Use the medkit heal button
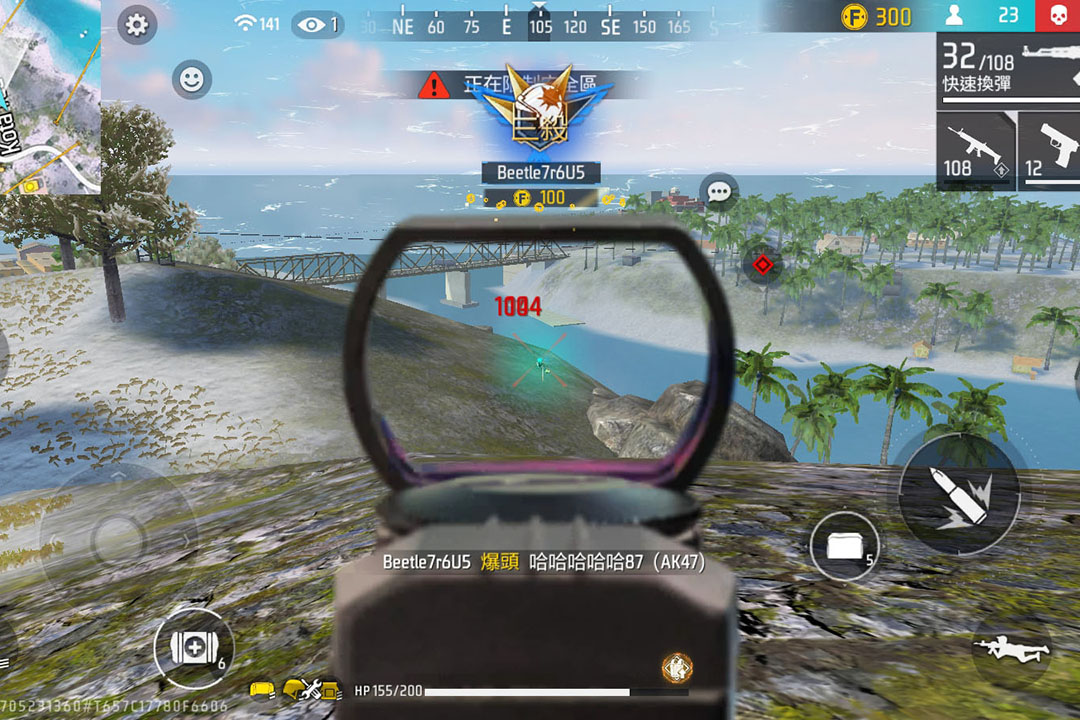 click(x=192, y=647)
